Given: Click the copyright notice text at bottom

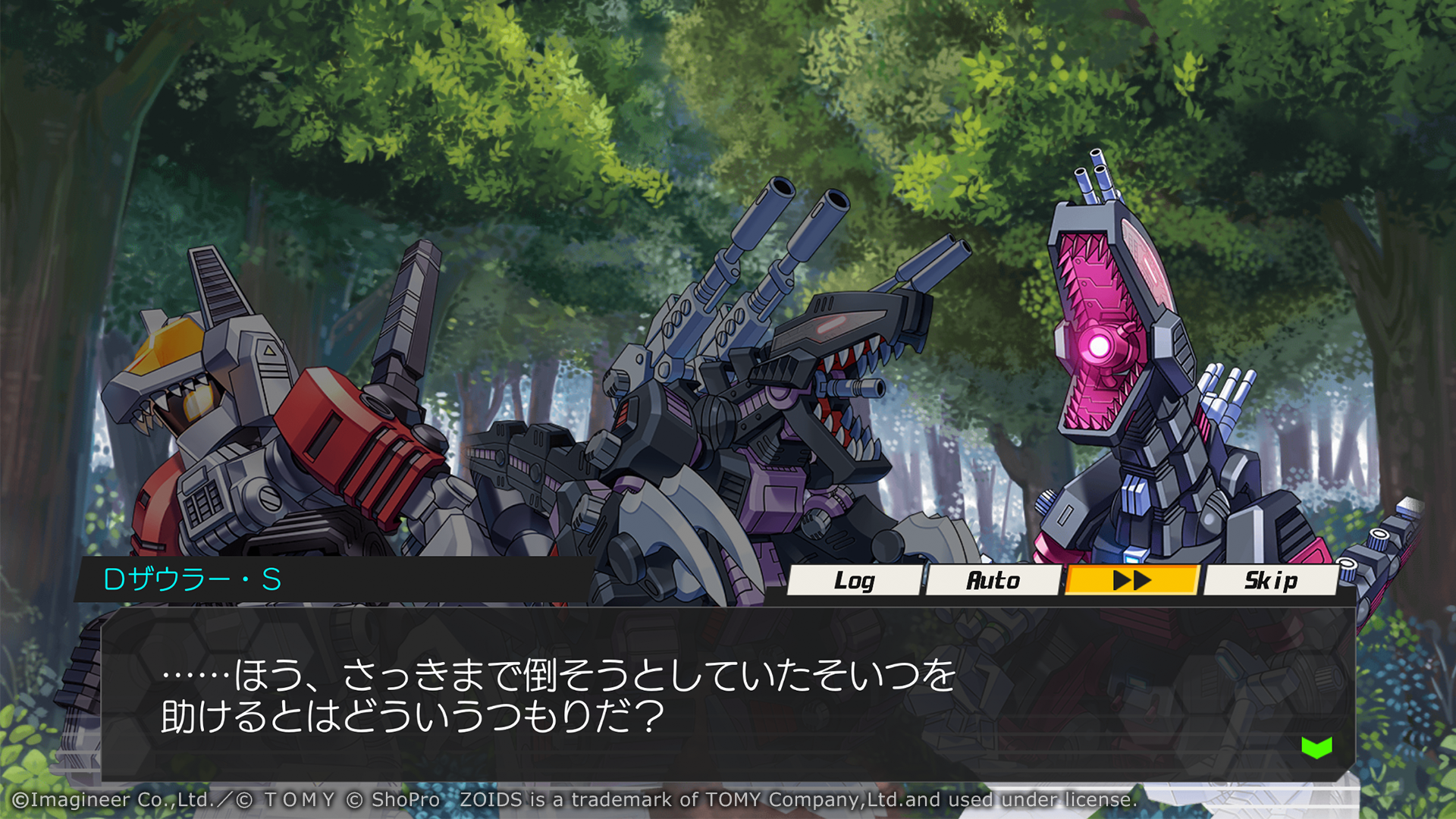Looking at the screenshot, I should (x=569, y=799).
